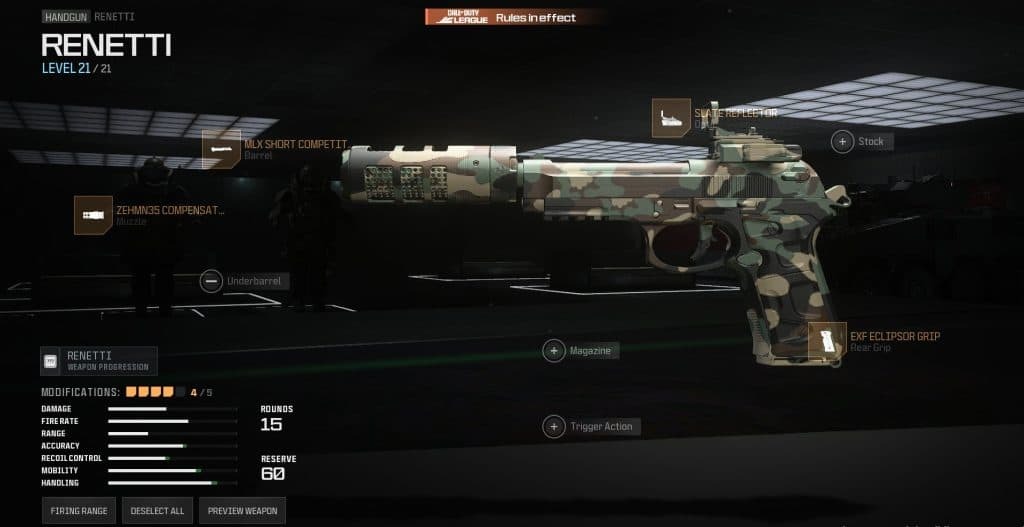The width and height of the screenshot is (1024, 527).
Task: Select the EXF Eclipsor rear grip slot
Action: [x=827, y=342]
